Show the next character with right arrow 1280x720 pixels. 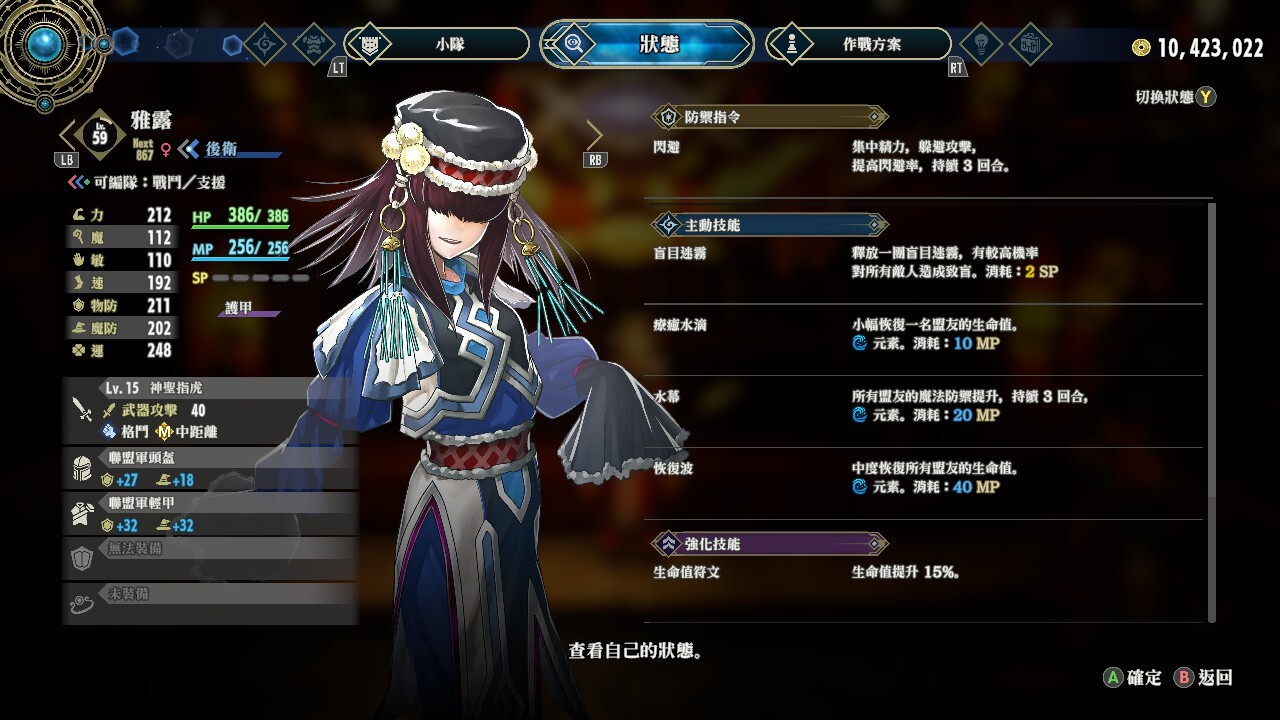[595, 134]
